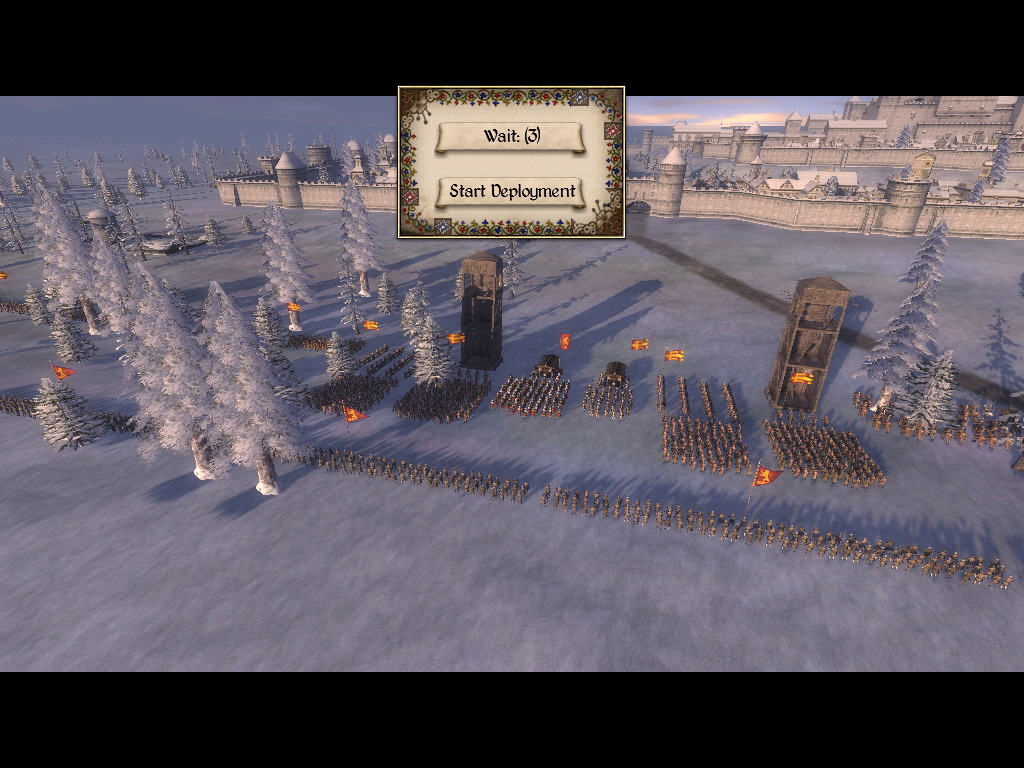Click the Wait (3) button
Viewport: 1024px width, 768px height.
511,136
